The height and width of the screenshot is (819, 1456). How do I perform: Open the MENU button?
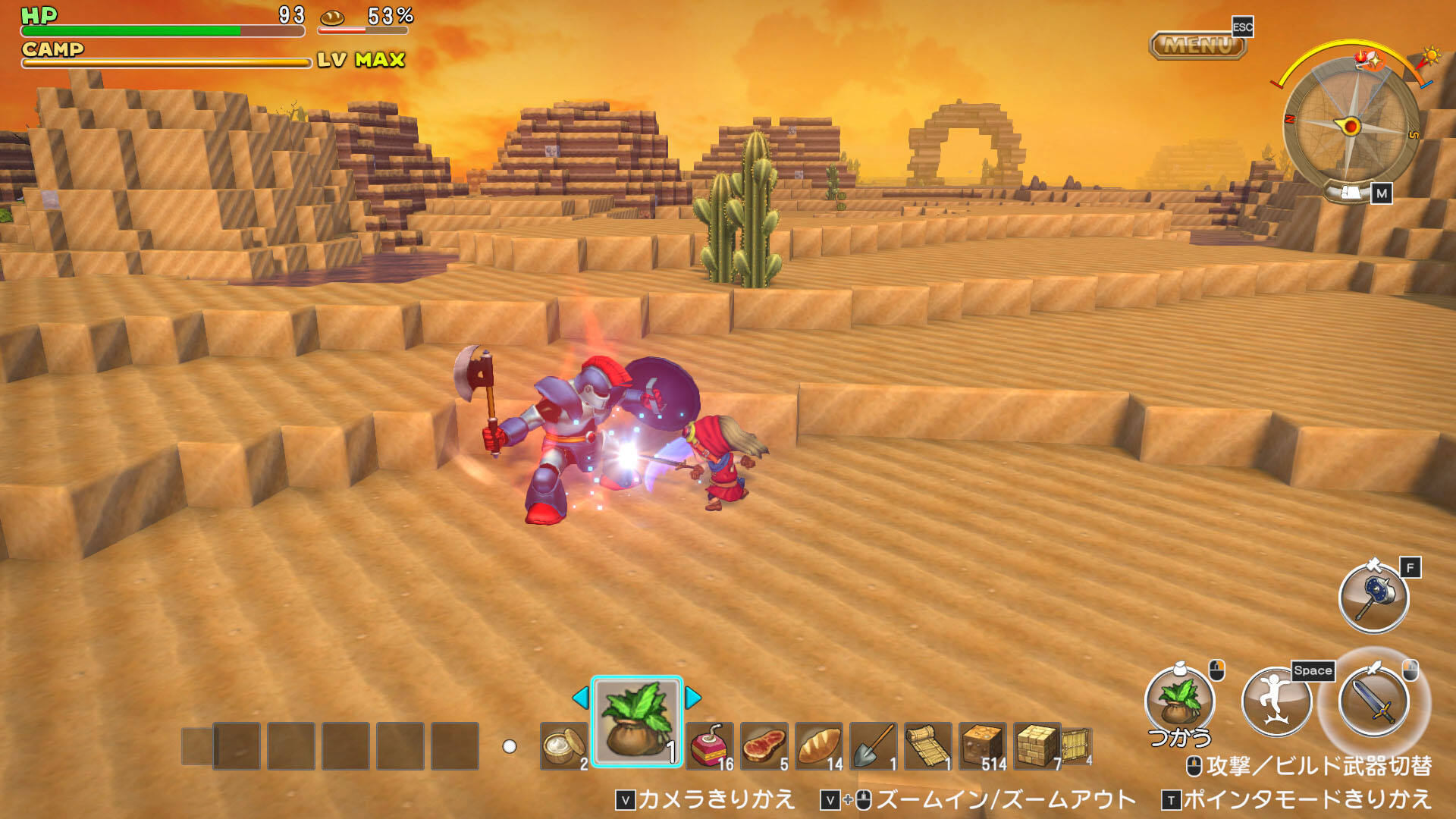tap(1198, 45)
